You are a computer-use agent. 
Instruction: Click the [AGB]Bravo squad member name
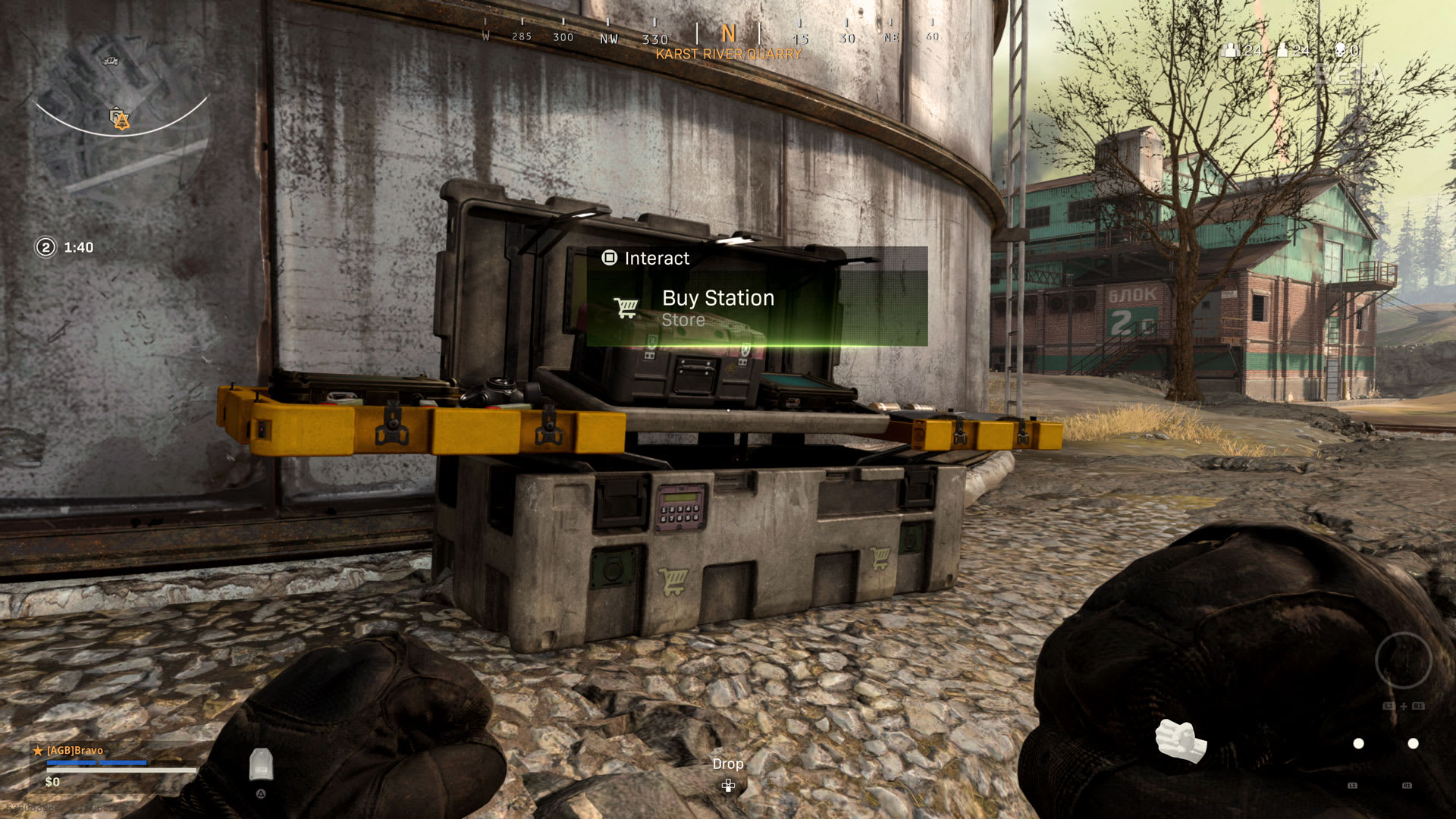coord(75,750)
